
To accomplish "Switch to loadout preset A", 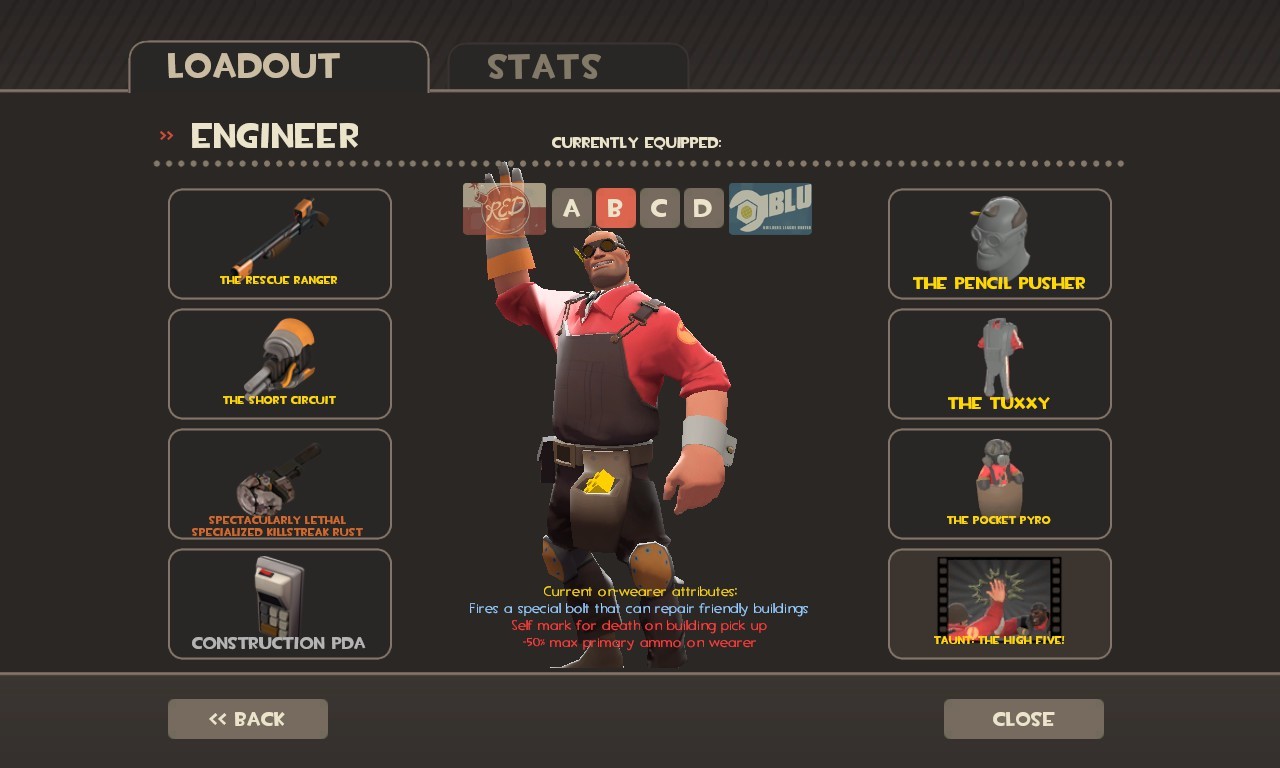I will coord(571,208).
